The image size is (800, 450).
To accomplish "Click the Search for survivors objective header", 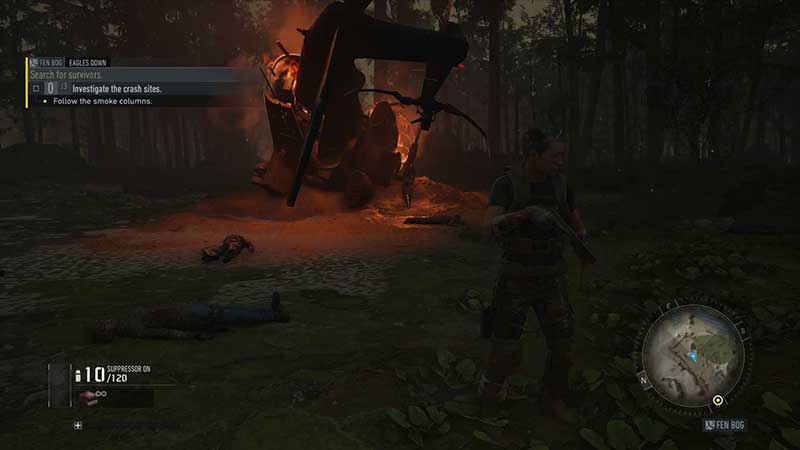I will (x=66, y=75).
